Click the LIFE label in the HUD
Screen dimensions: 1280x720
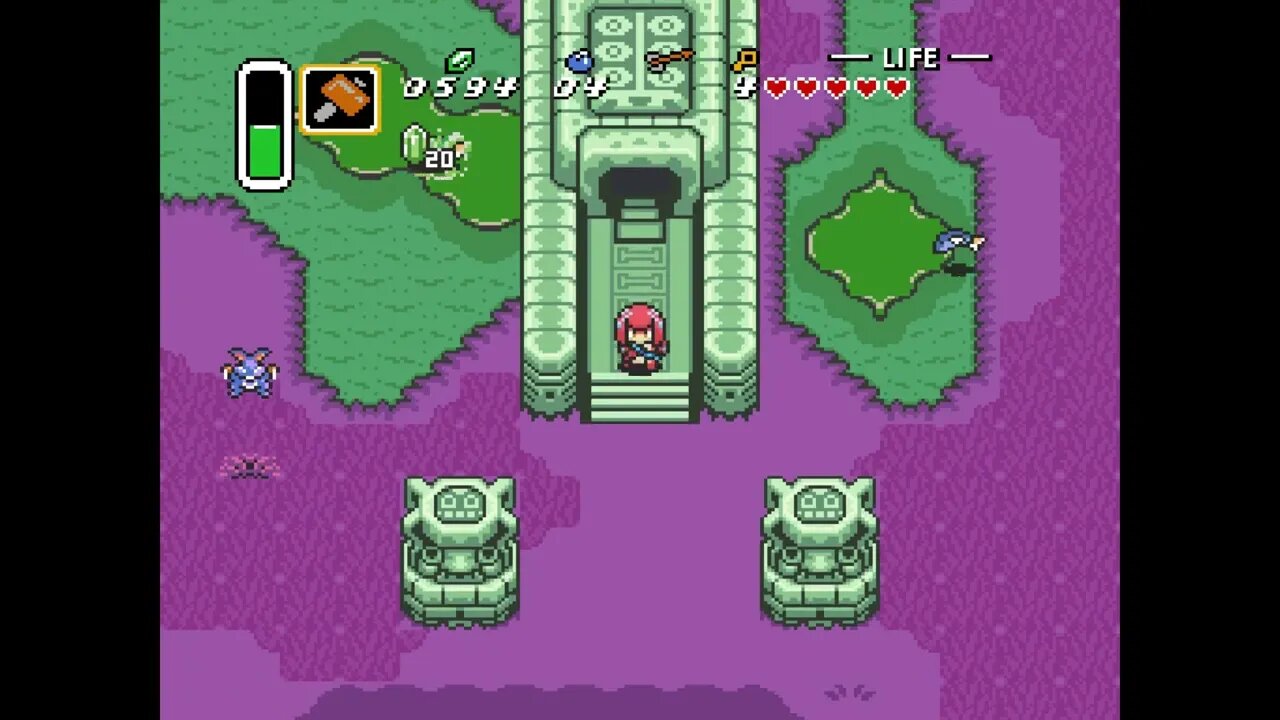tap(912, 58)
